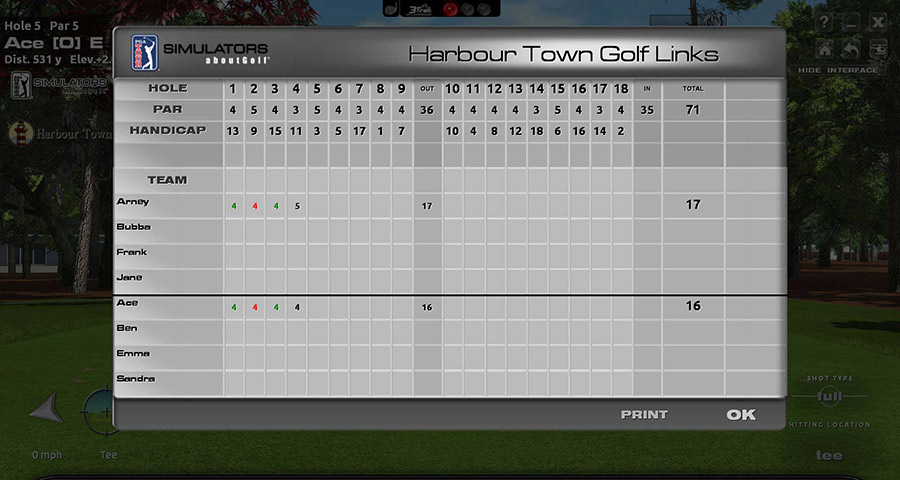Click the curved back arrow icon
Viewport: 900px width, 480px height.
(851, 49)
